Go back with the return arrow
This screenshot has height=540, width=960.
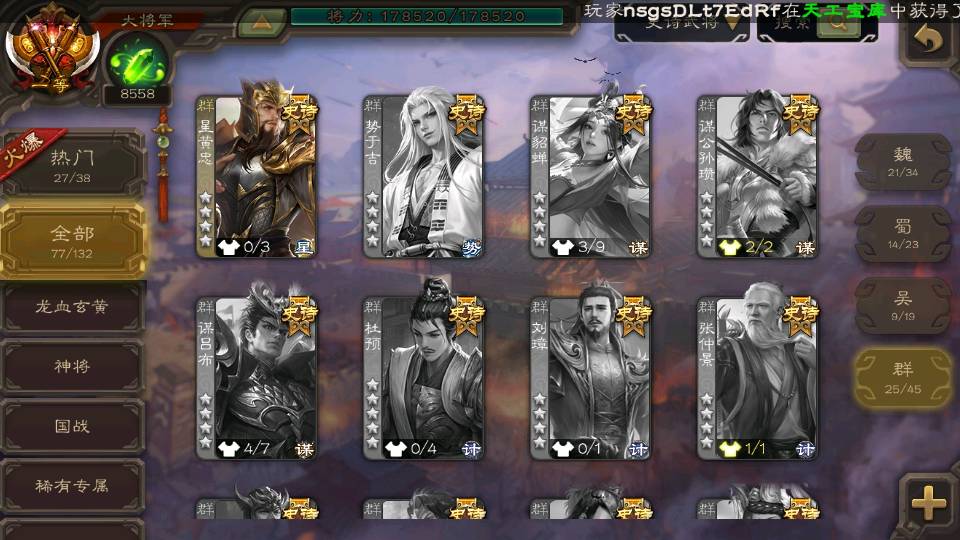929,40
